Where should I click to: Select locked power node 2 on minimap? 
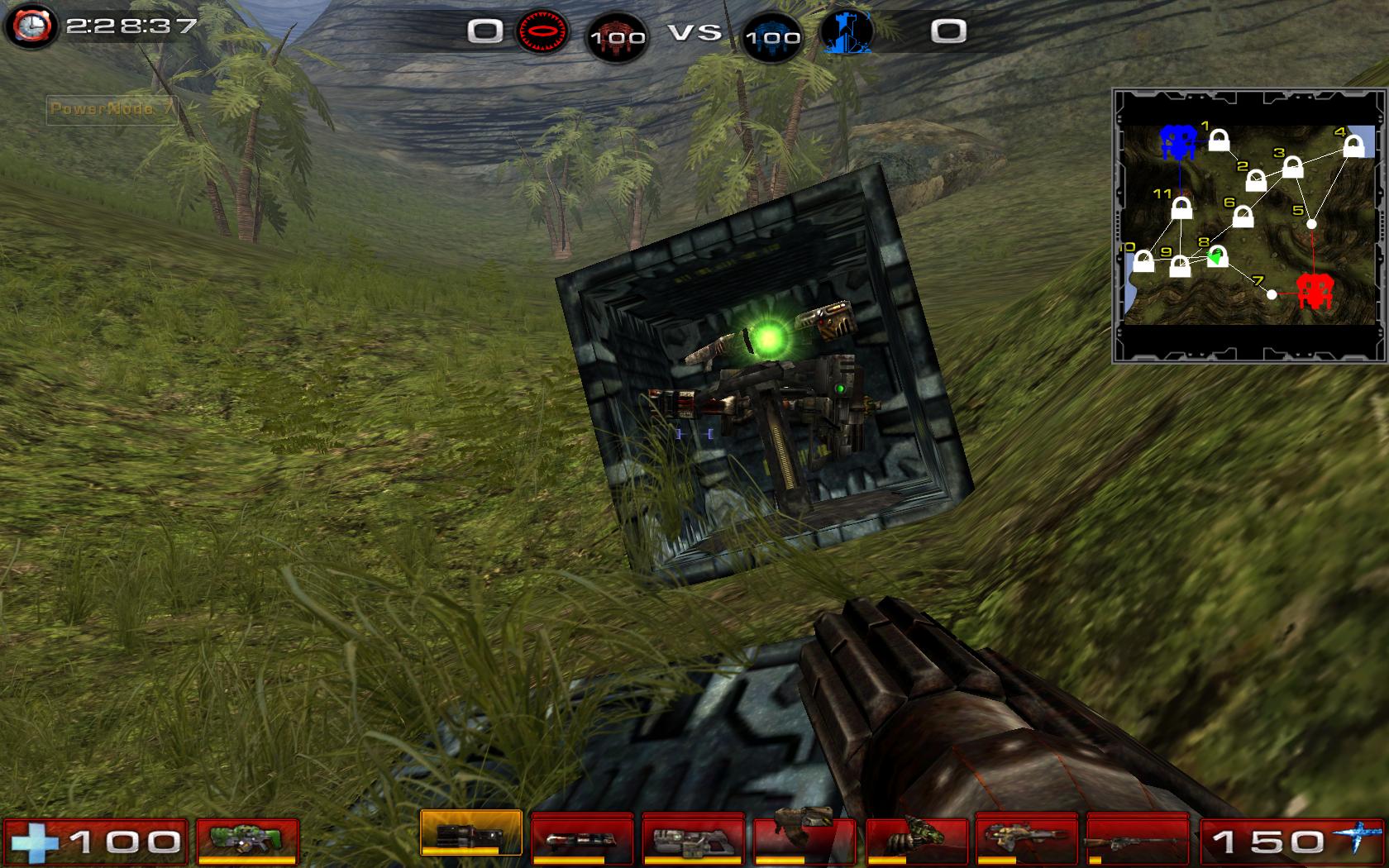(1256, 180)
